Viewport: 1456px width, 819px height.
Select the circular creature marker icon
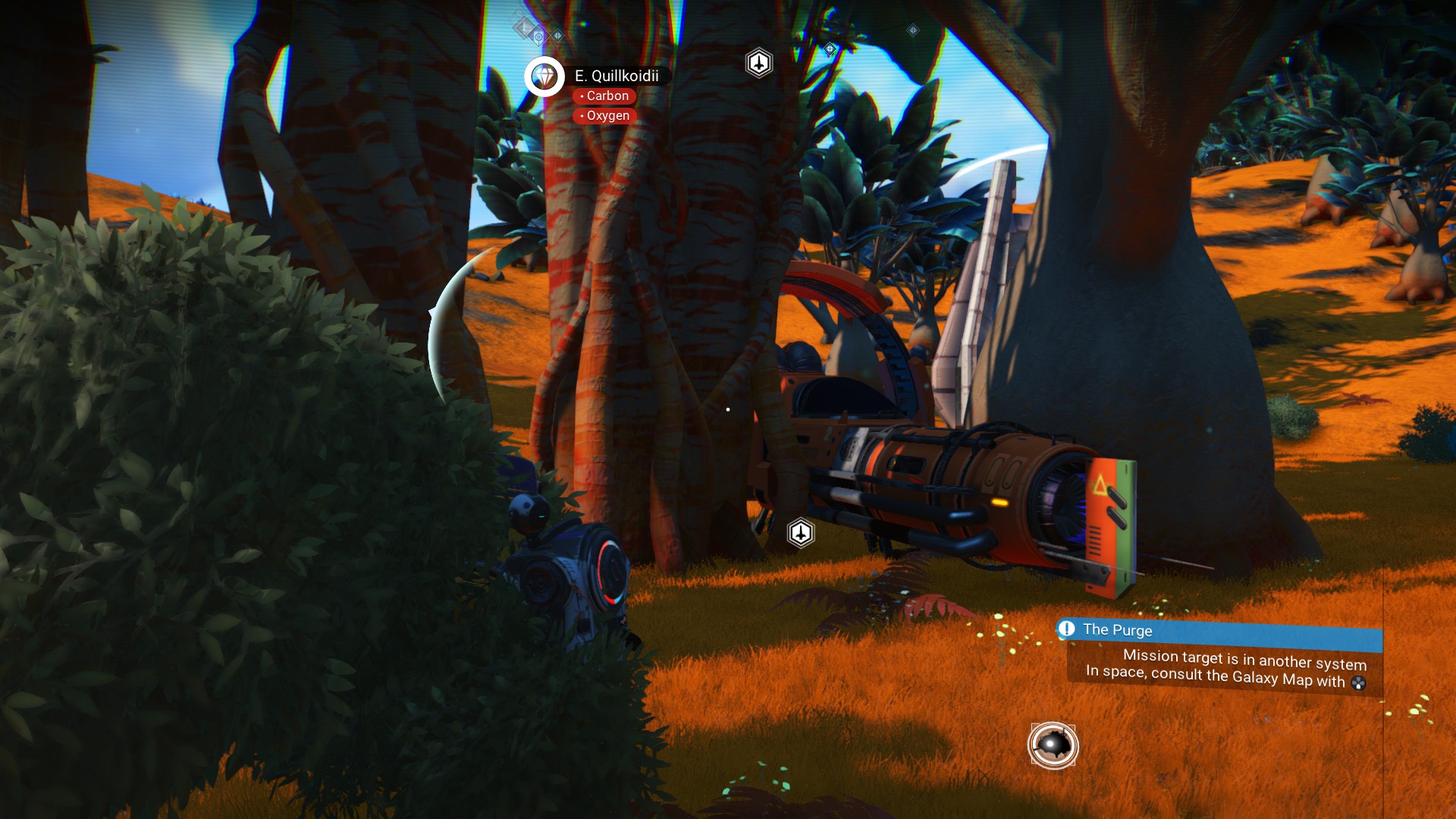(x=1053, y=745)
